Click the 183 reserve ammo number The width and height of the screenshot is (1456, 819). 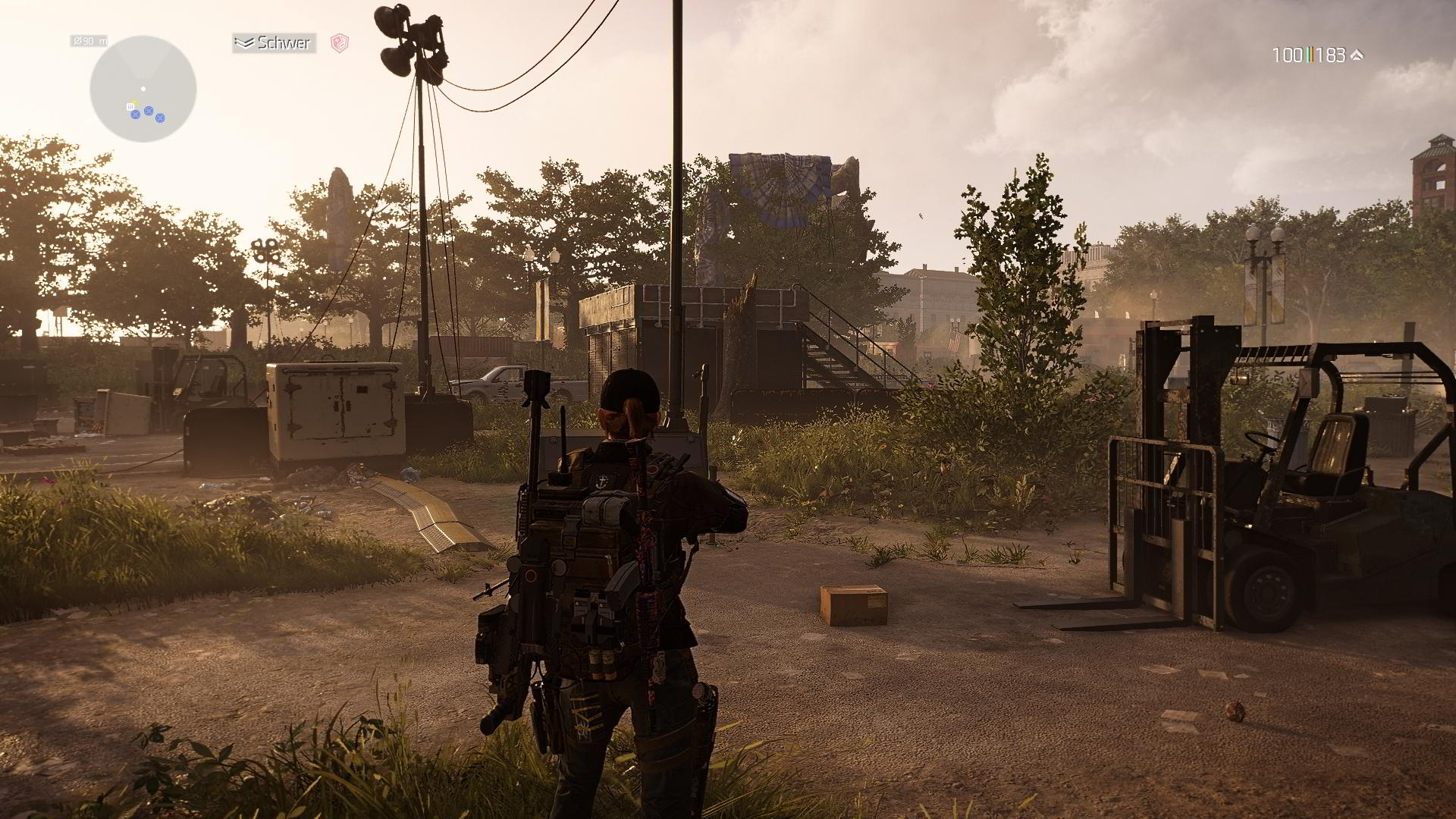tap(1332, 55)
